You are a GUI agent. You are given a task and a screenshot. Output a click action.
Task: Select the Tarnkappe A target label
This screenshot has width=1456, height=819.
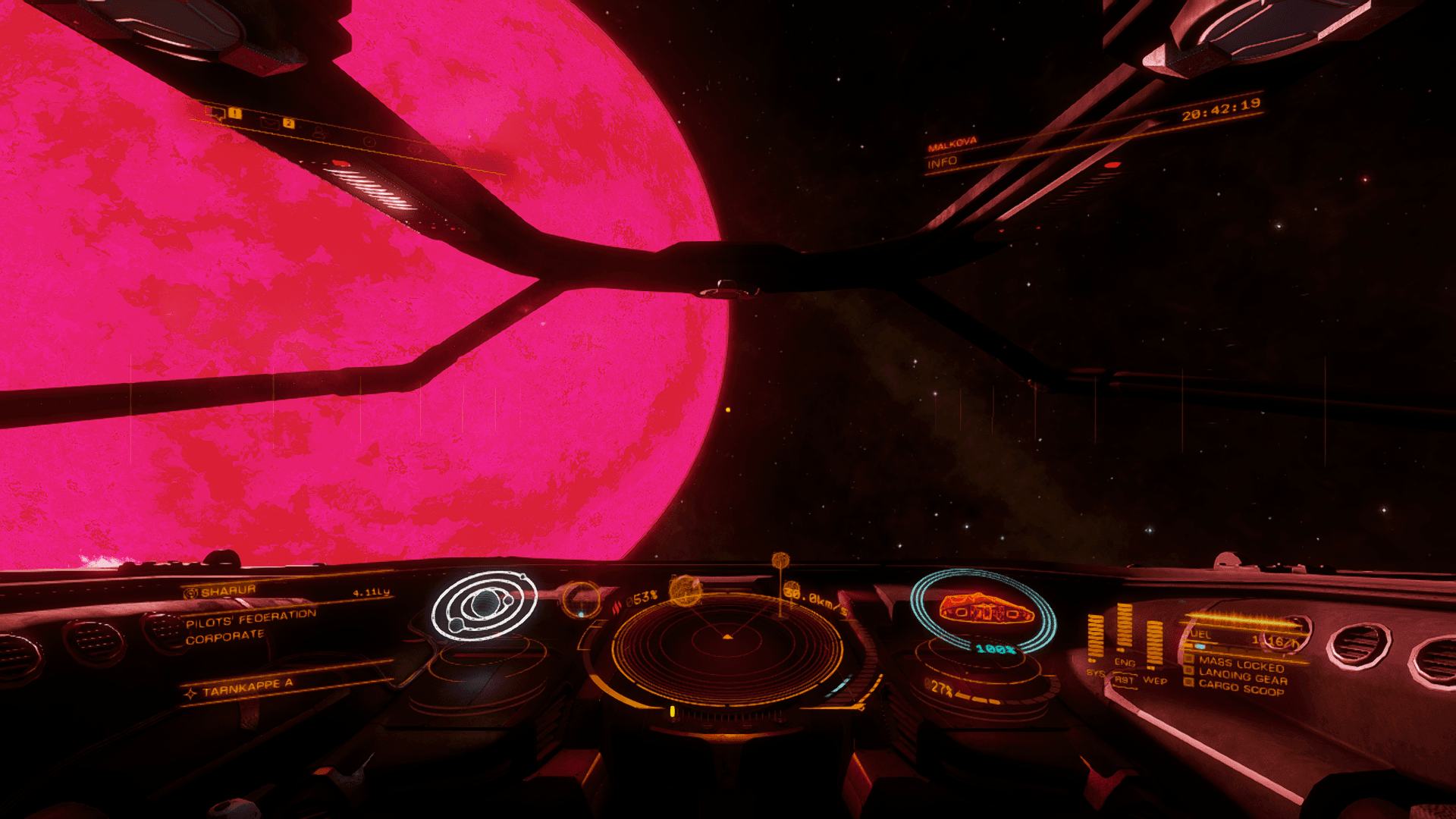247,688
